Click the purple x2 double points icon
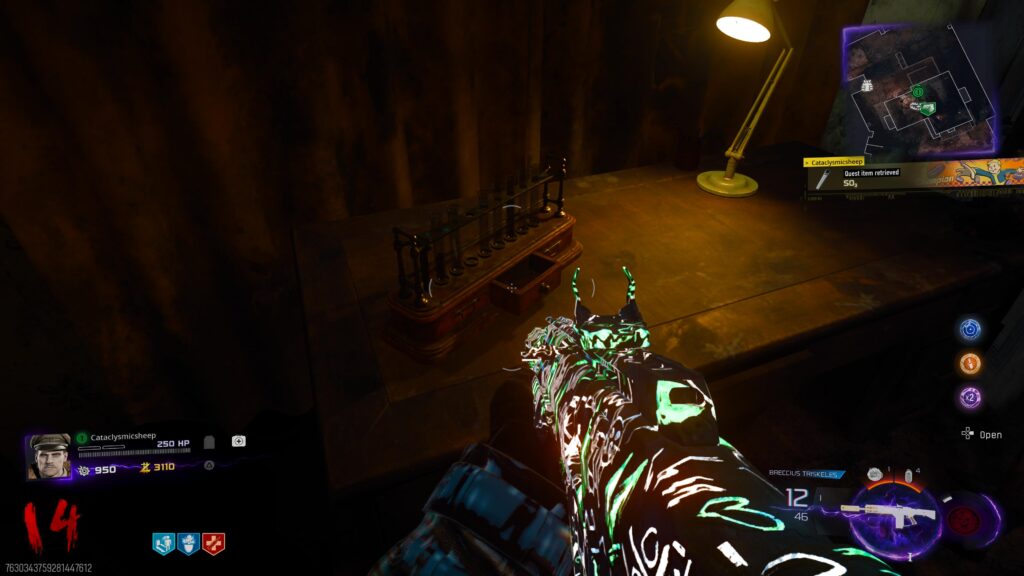 [970, 397]
